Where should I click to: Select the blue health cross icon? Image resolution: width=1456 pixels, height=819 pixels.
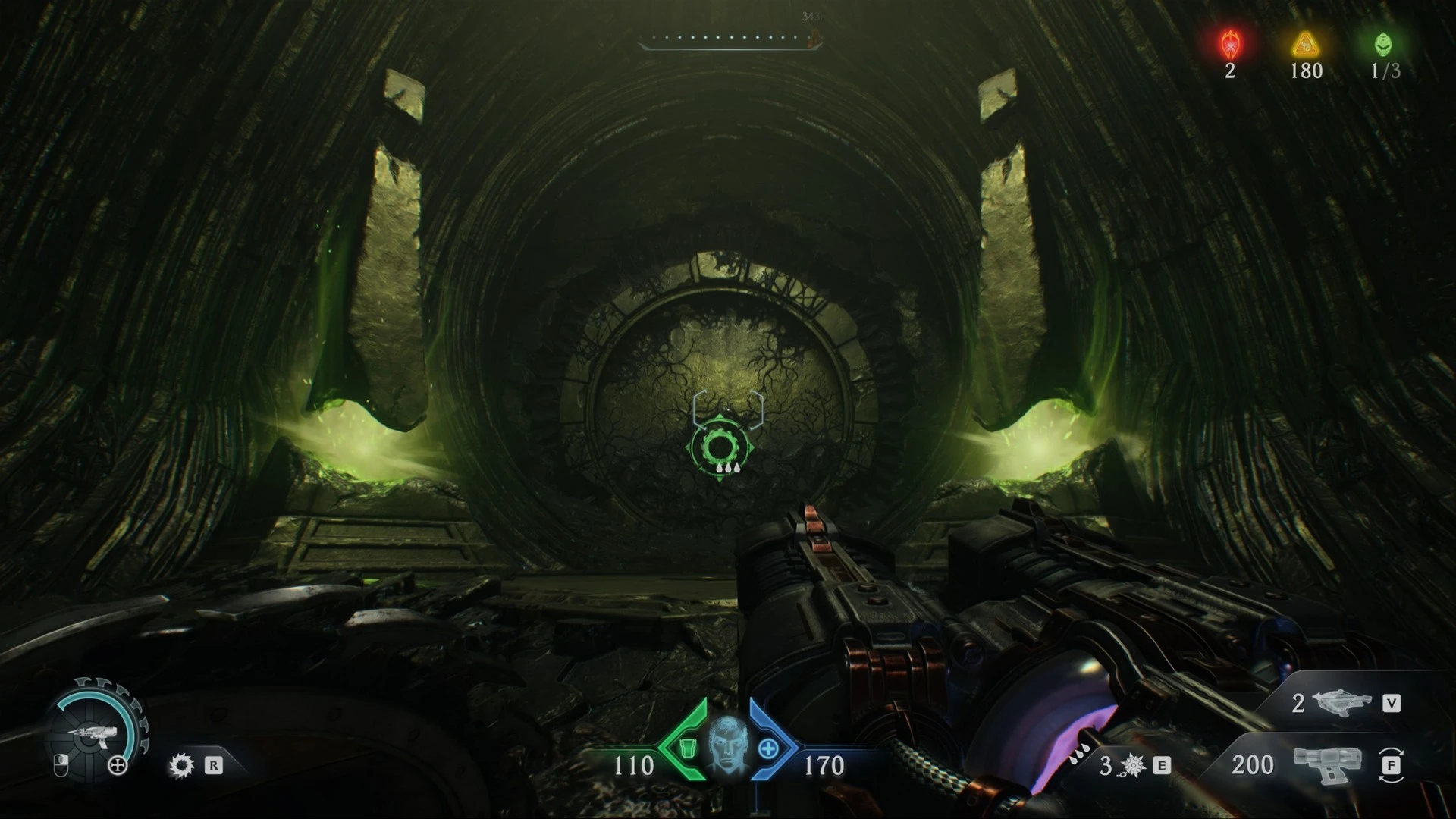pos(768,749)
